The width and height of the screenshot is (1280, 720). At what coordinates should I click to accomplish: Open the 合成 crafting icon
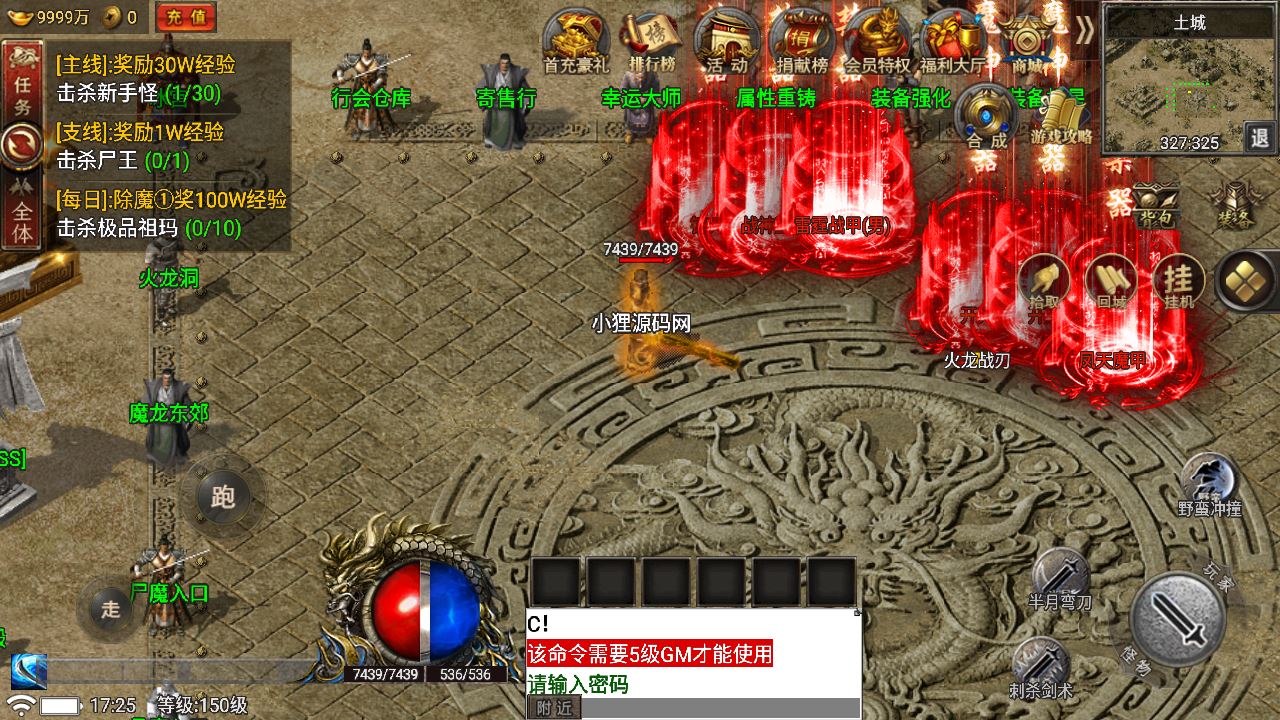coord(987,115)
